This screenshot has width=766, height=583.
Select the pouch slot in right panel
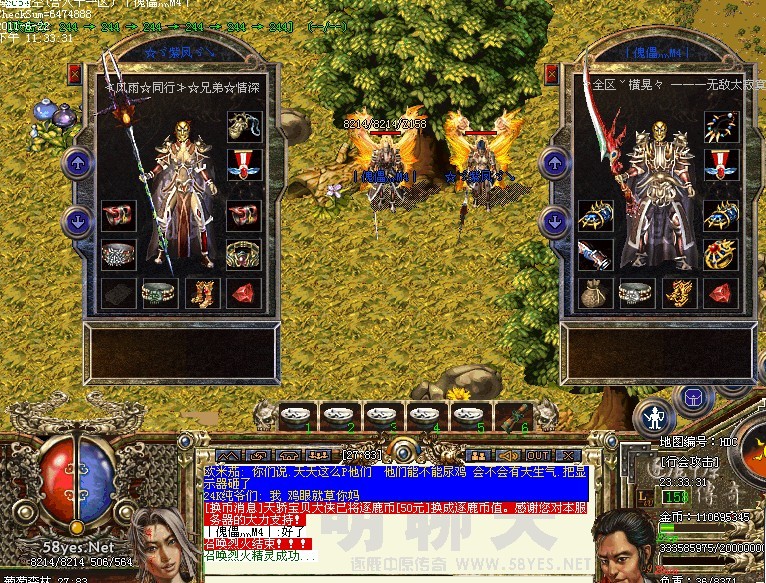[595, 293]
